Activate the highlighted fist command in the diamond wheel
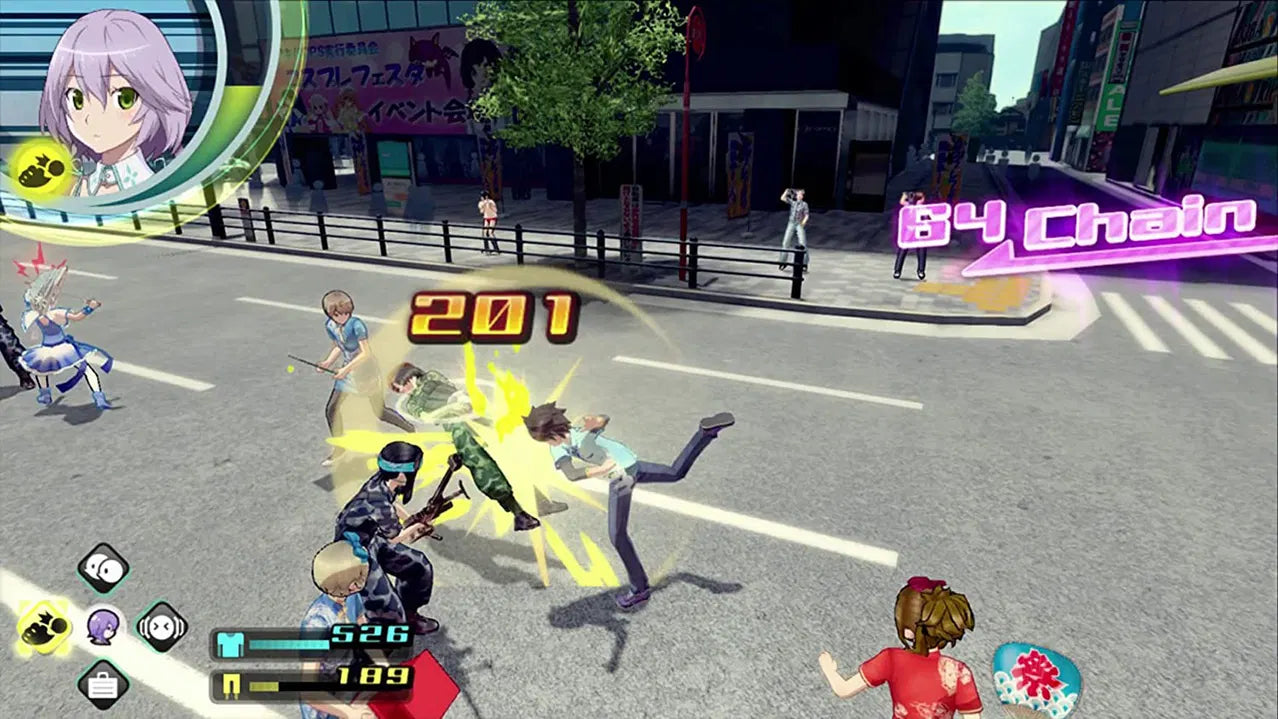The image size is (1278, 719). (x=45, y=627)
